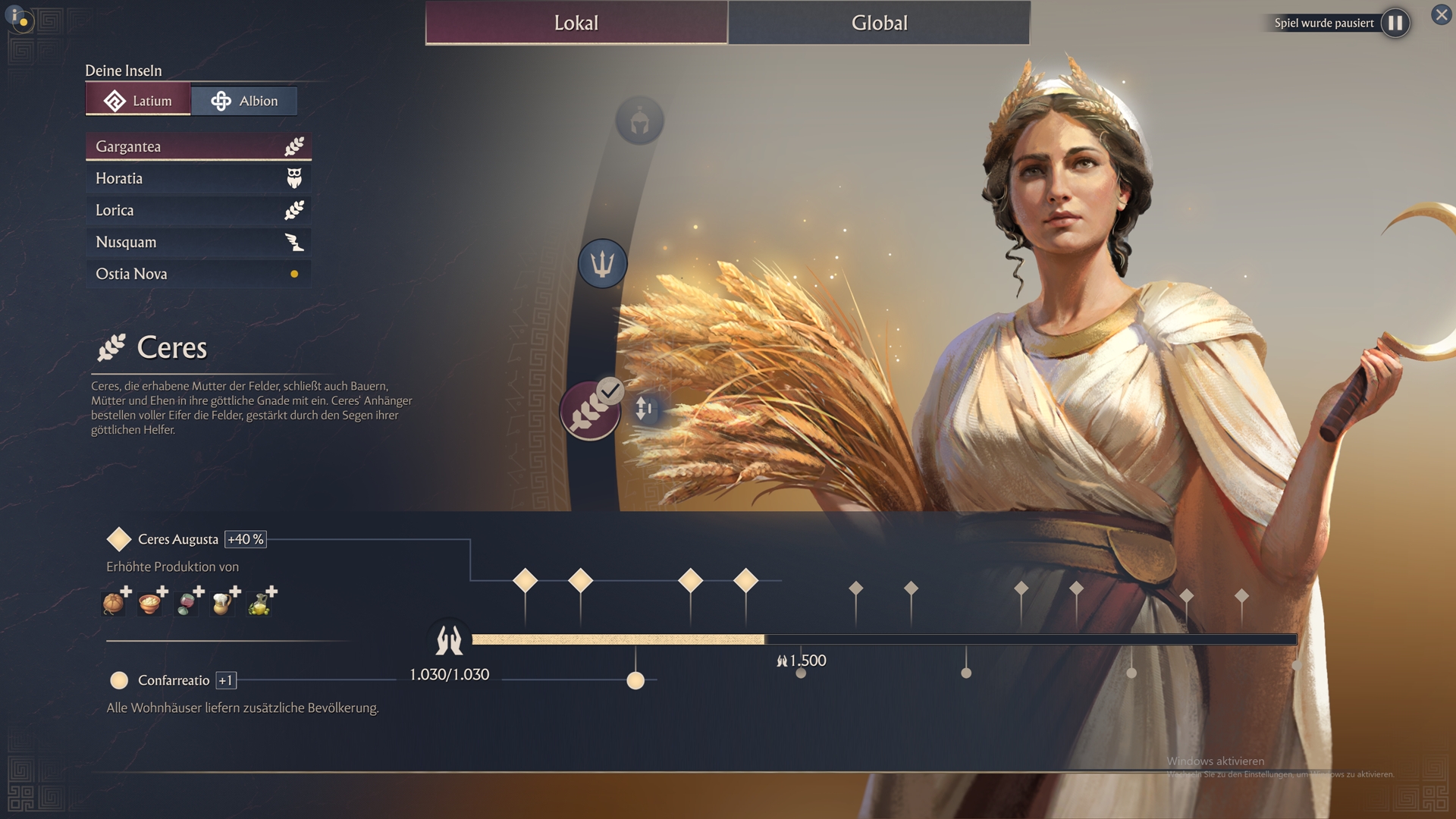Select the Ceres wheat deity icon
Viewport: 1456px width, 819px height.
pos(590,411)
